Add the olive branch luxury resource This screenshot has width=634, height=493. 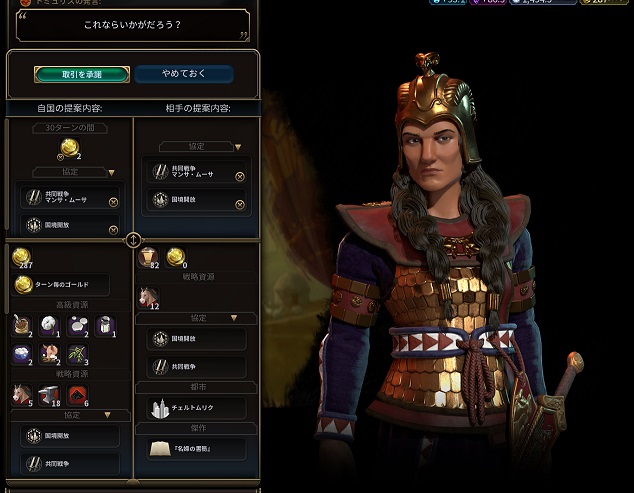click(77, 354)
